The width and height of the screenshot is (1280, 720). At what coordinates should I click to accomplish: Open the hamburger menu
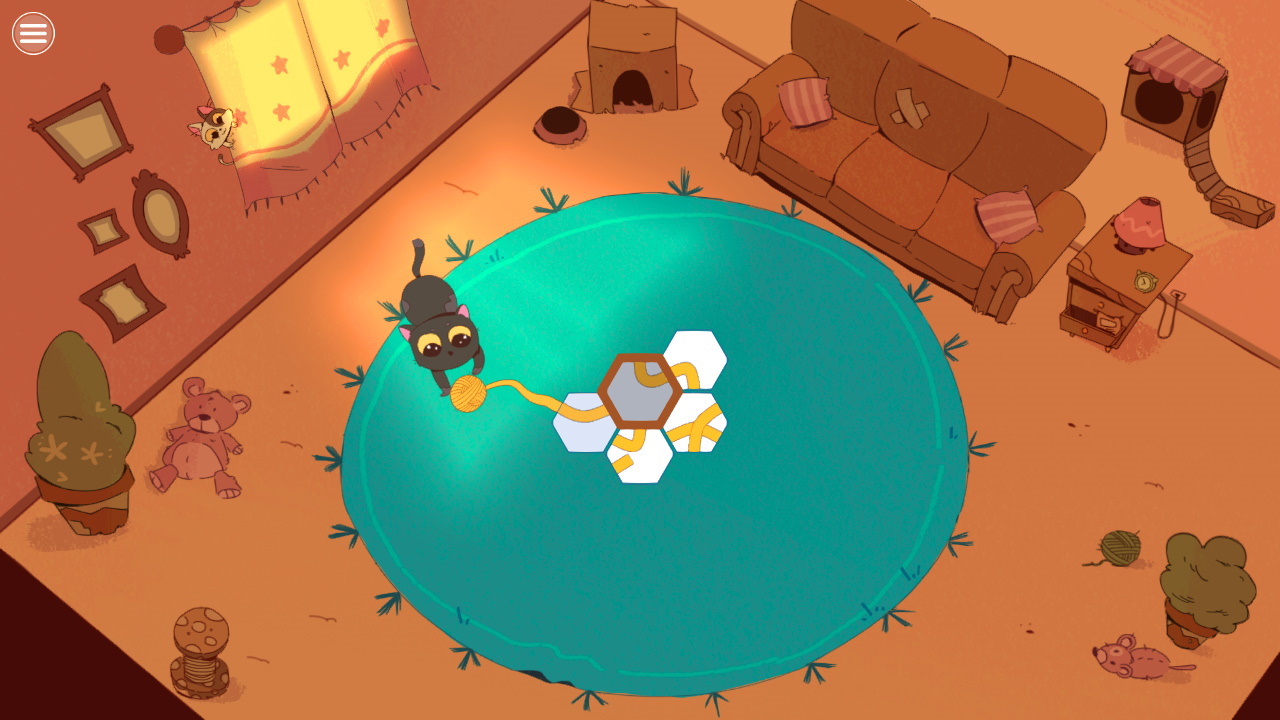click(33, 33)
